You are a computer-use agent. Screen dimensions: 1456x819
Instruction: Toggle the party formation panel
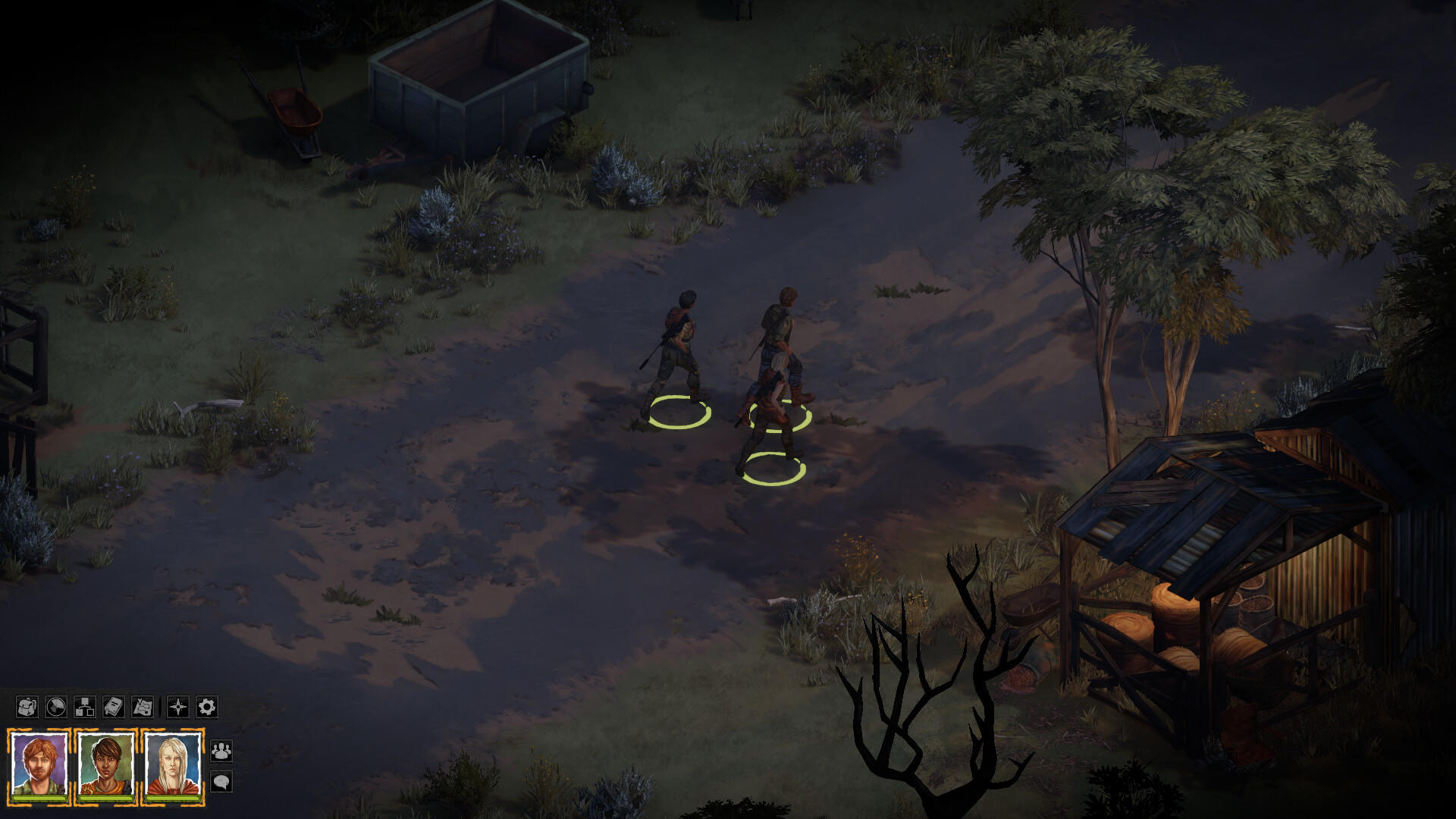tap(221, 752)
